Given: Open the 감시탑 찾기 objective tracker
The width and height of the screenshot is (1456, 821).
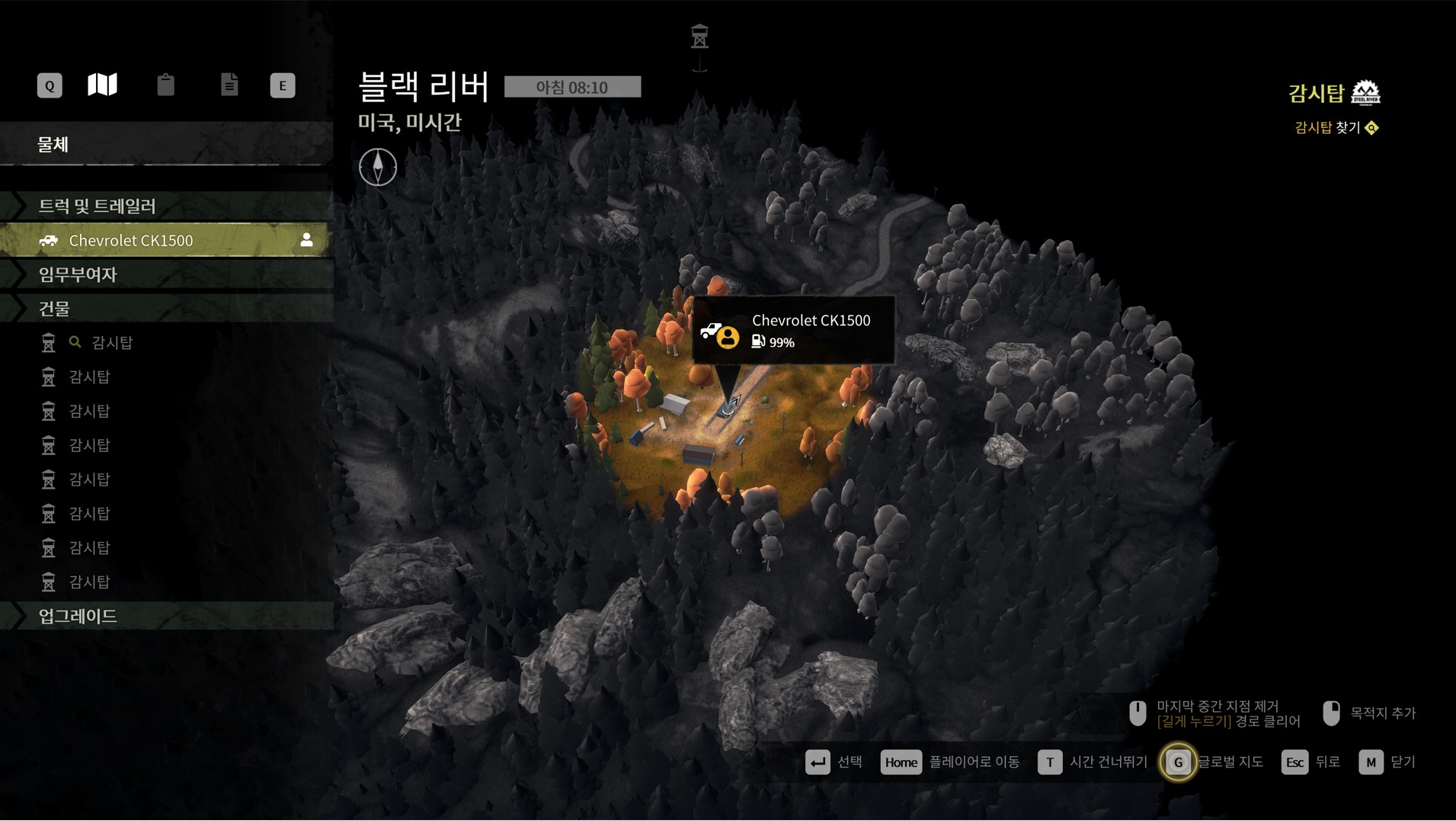Looking at the screenshot, I should tap(1336, 128).
